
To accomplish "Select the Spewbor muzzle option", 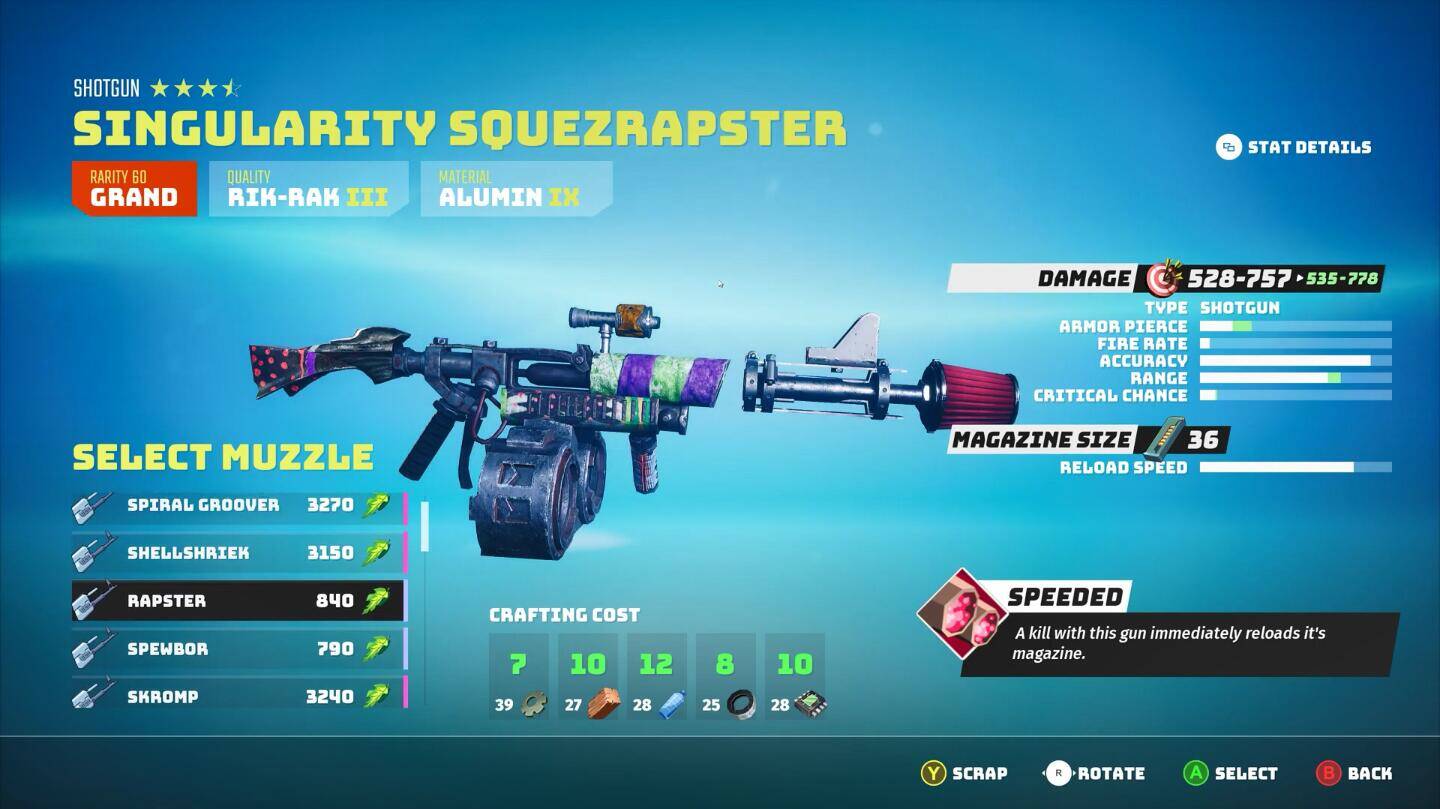I will (238, 649).
